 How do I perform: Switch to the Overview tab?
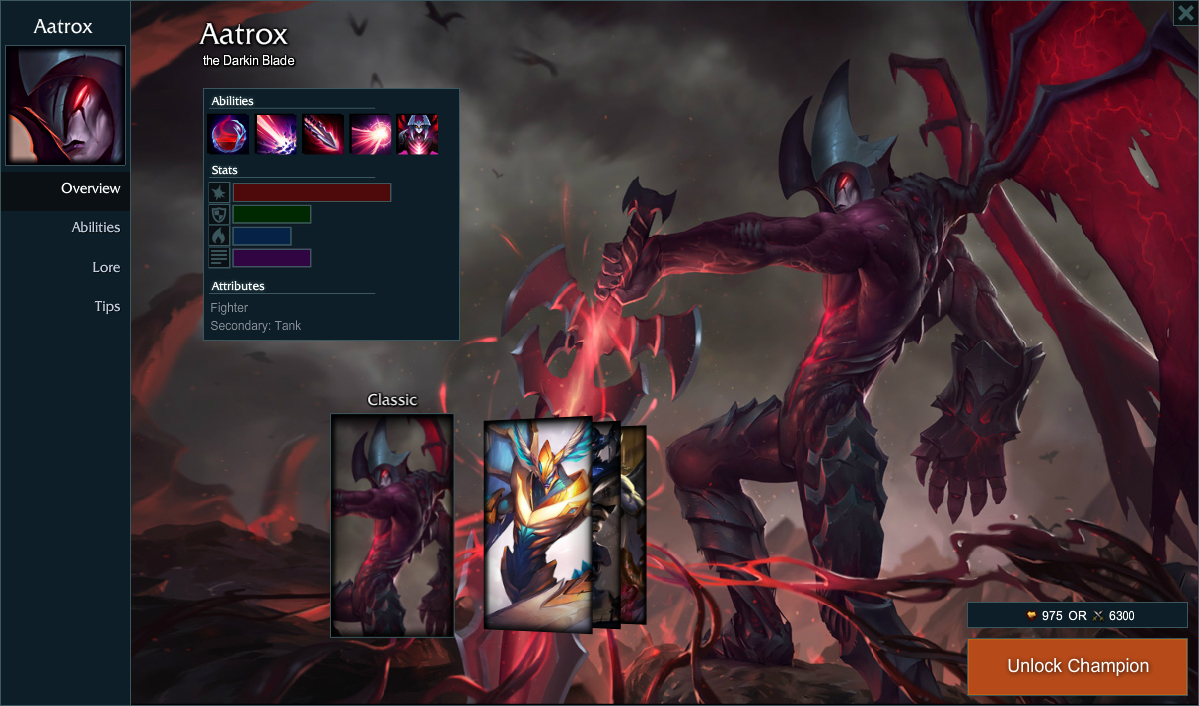pos(90,189)
